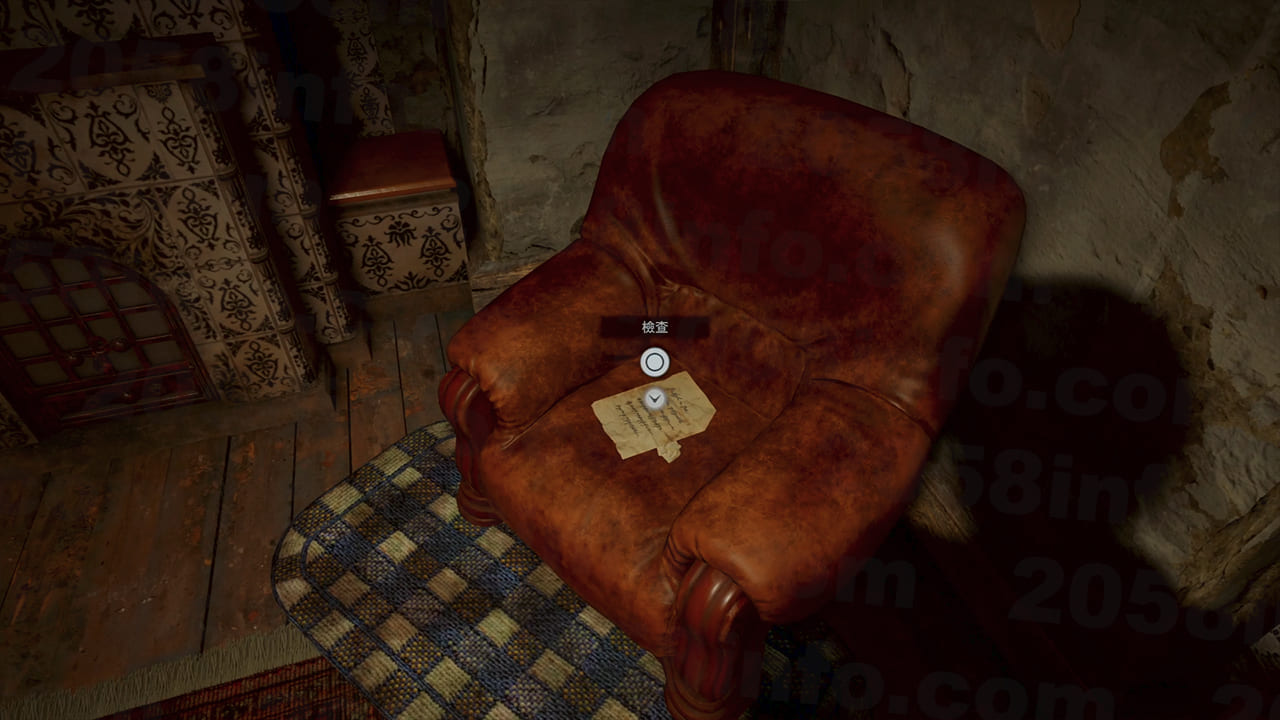Image resolution: width=1280 pixels, height=720 pixels.
Task: Select the chevron interaction marker on the note
Action: [655, 399]
